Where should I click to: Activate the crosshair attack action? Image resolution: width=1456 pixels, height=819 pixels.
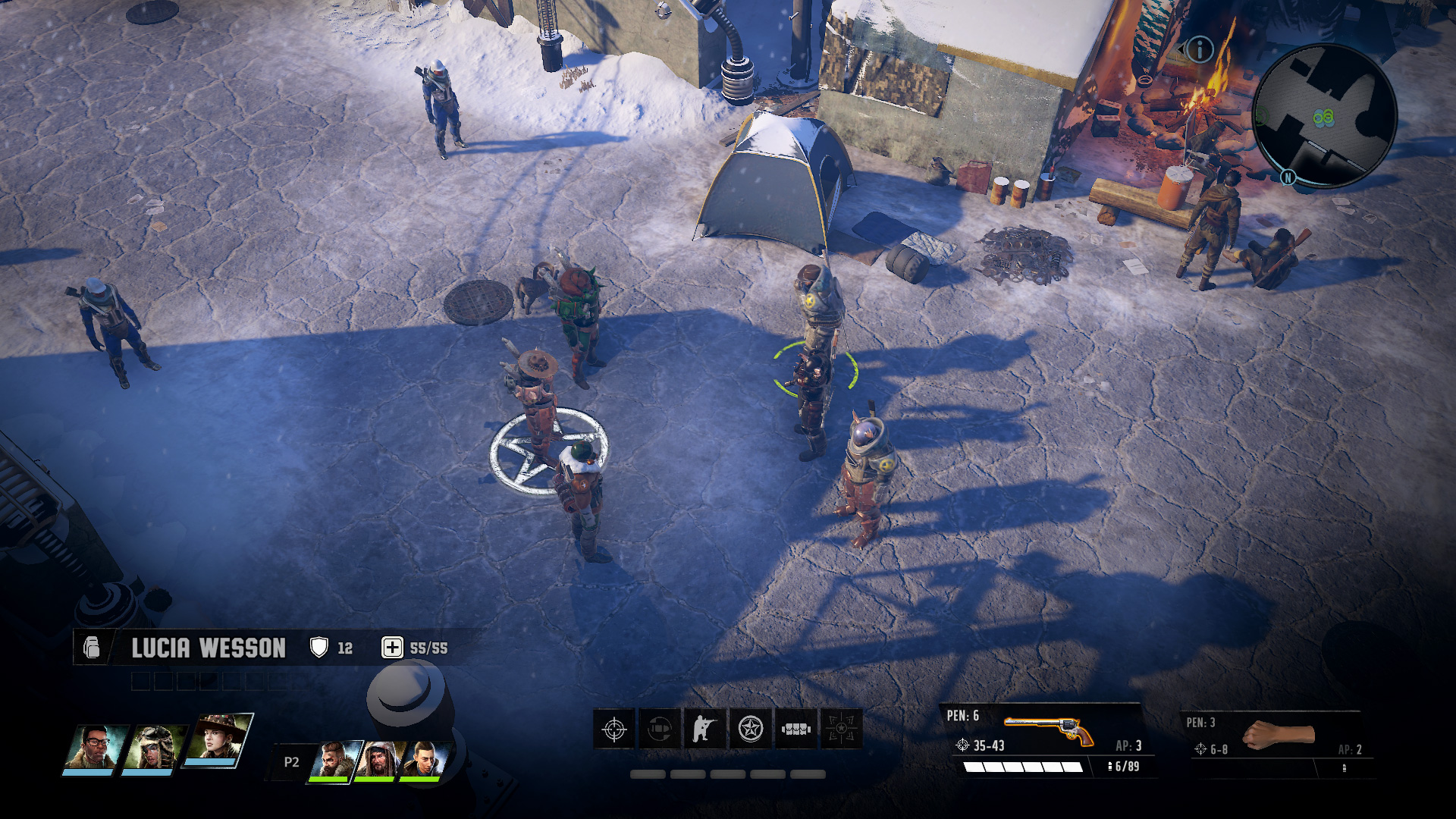pos(614,730)
